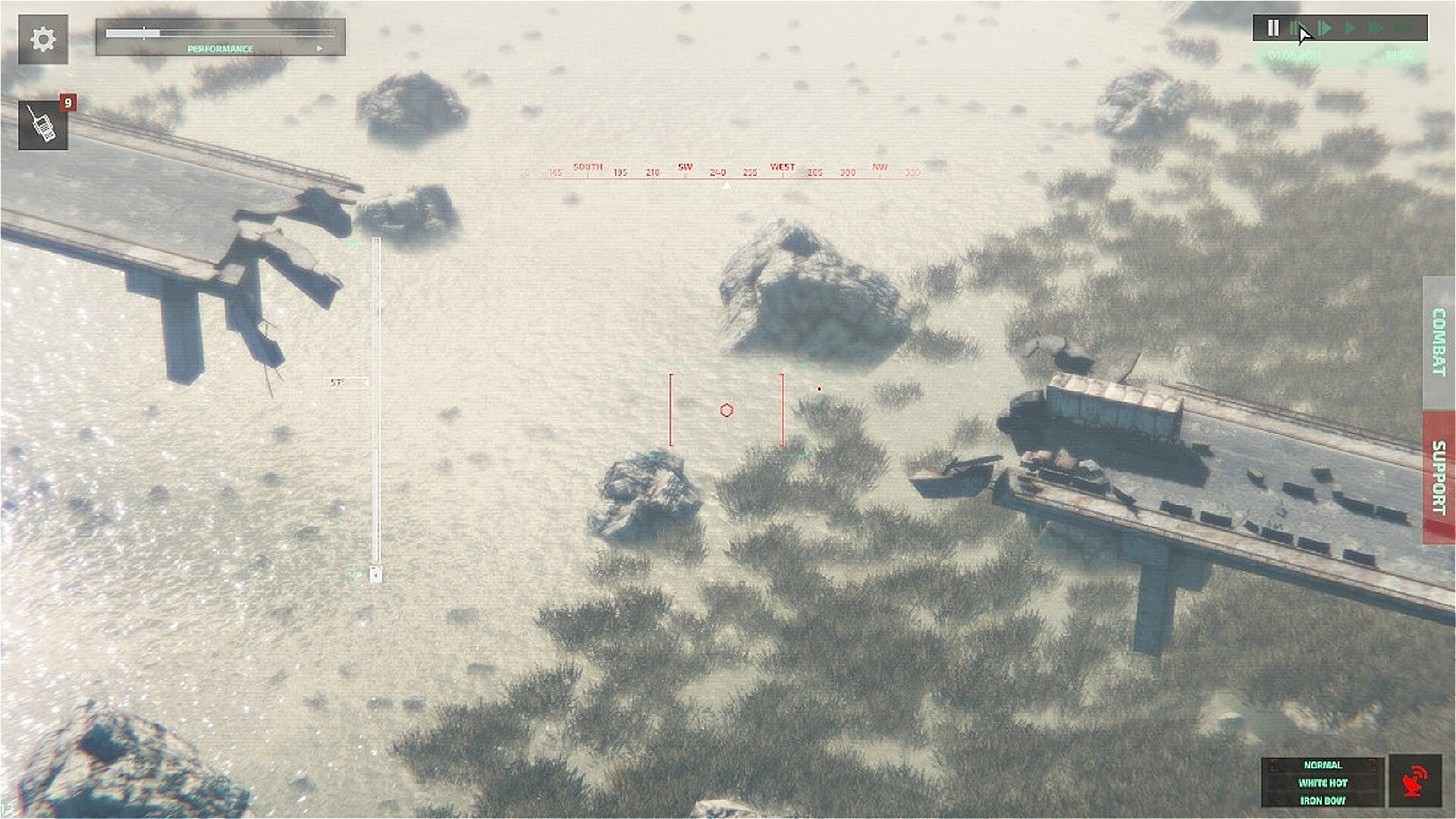
Task: Click the single-step playback icon
Action: (x=1295, y=27)
